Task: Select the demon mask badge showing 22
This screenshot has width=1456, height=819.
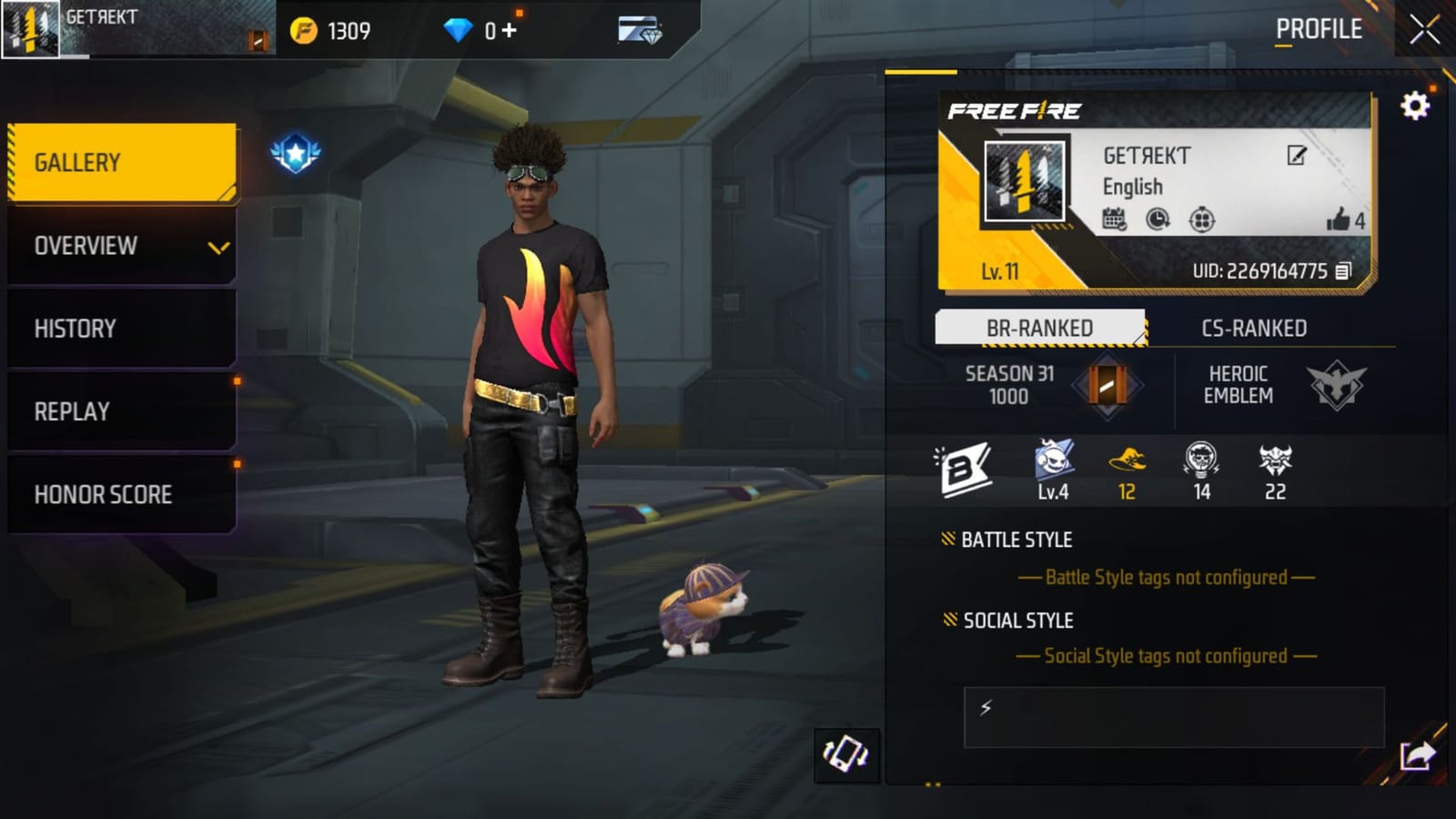Action: click(1274, 466)
